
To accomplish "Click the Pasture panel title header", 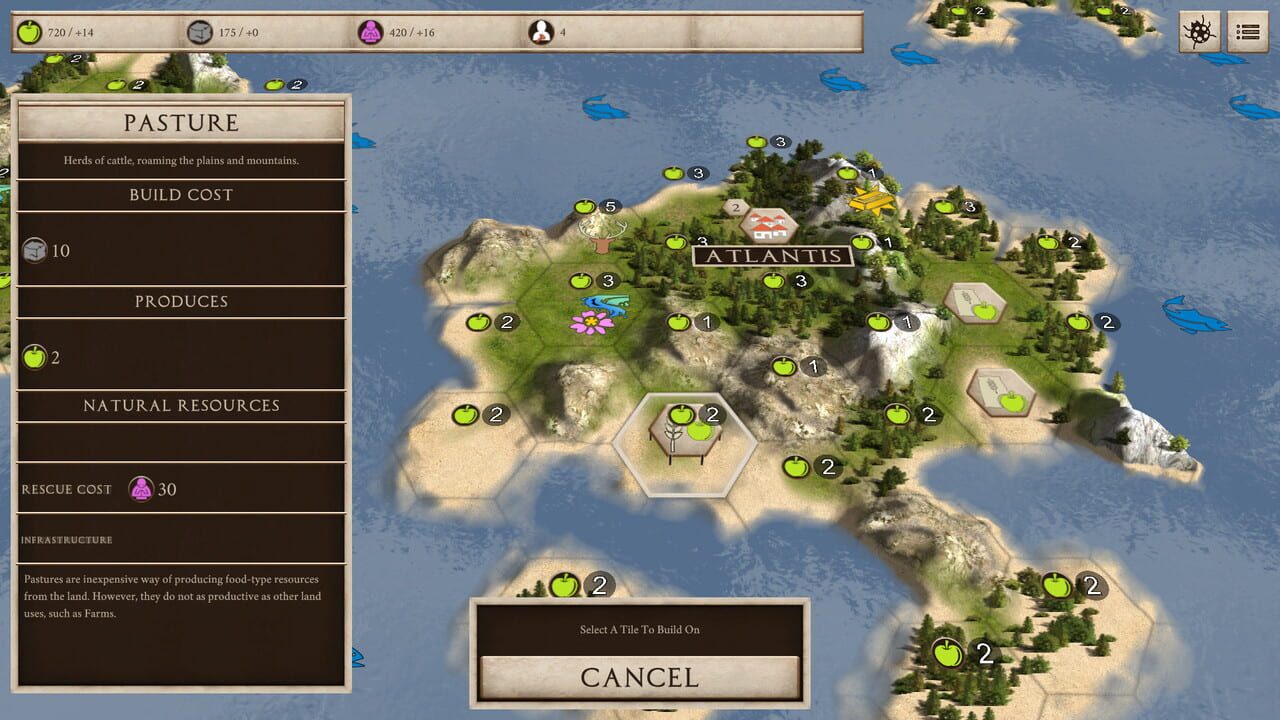I will point(180,122).
